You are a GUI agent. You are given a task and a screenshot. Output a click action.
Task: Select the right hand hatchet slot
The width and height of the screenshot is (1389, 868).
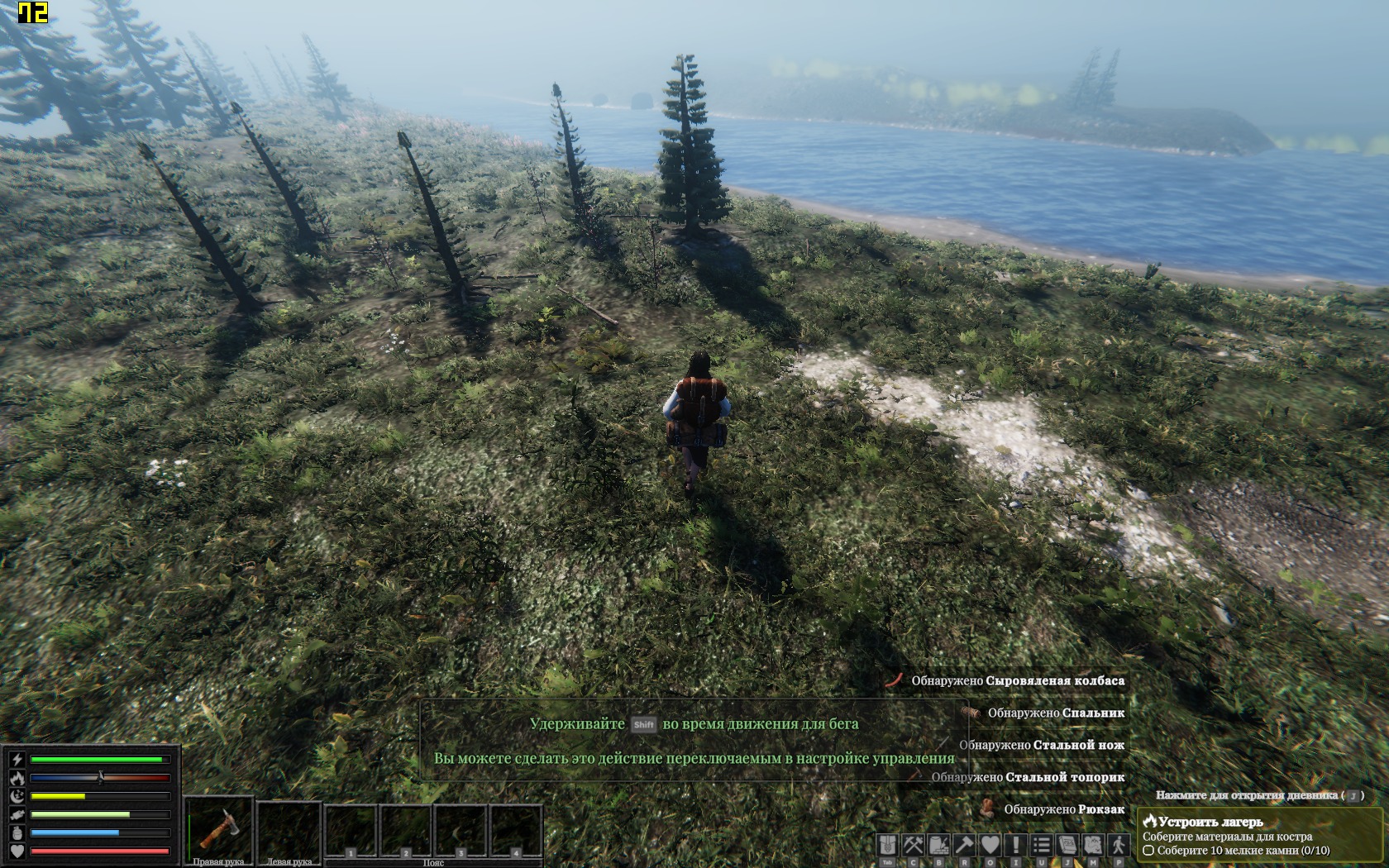point(218,827)
